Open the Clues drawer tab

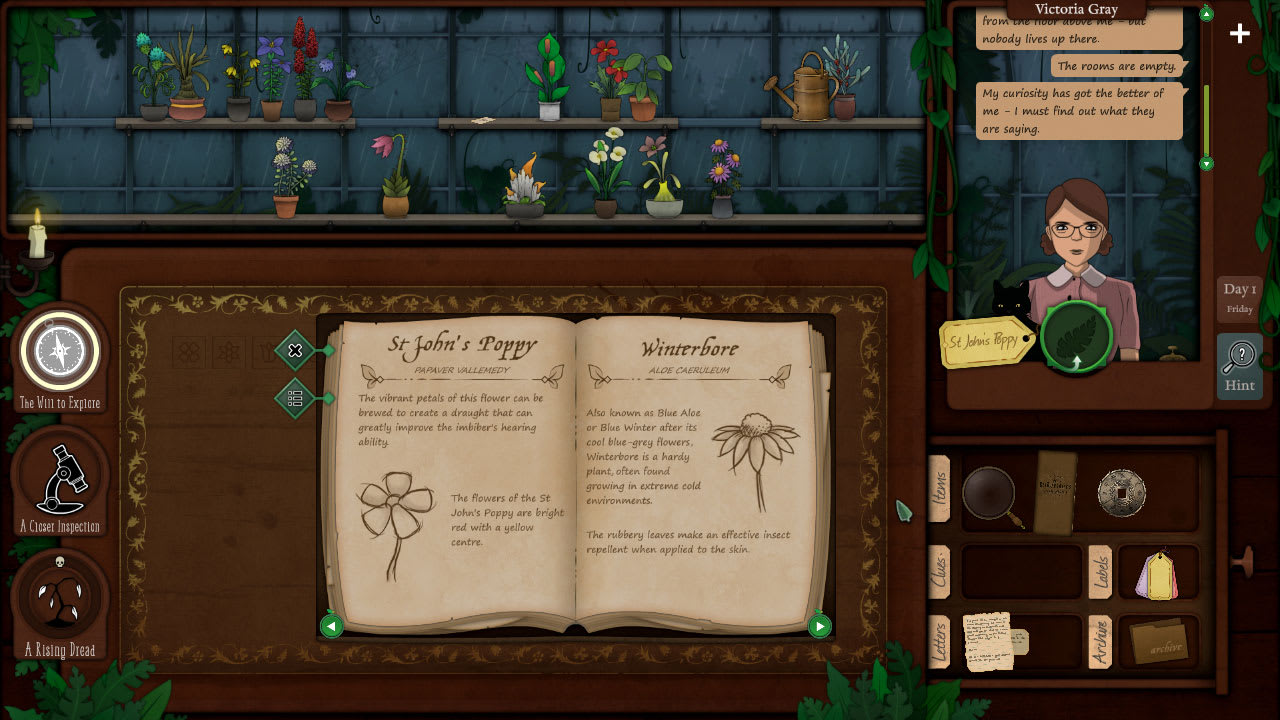click(939, 572)
